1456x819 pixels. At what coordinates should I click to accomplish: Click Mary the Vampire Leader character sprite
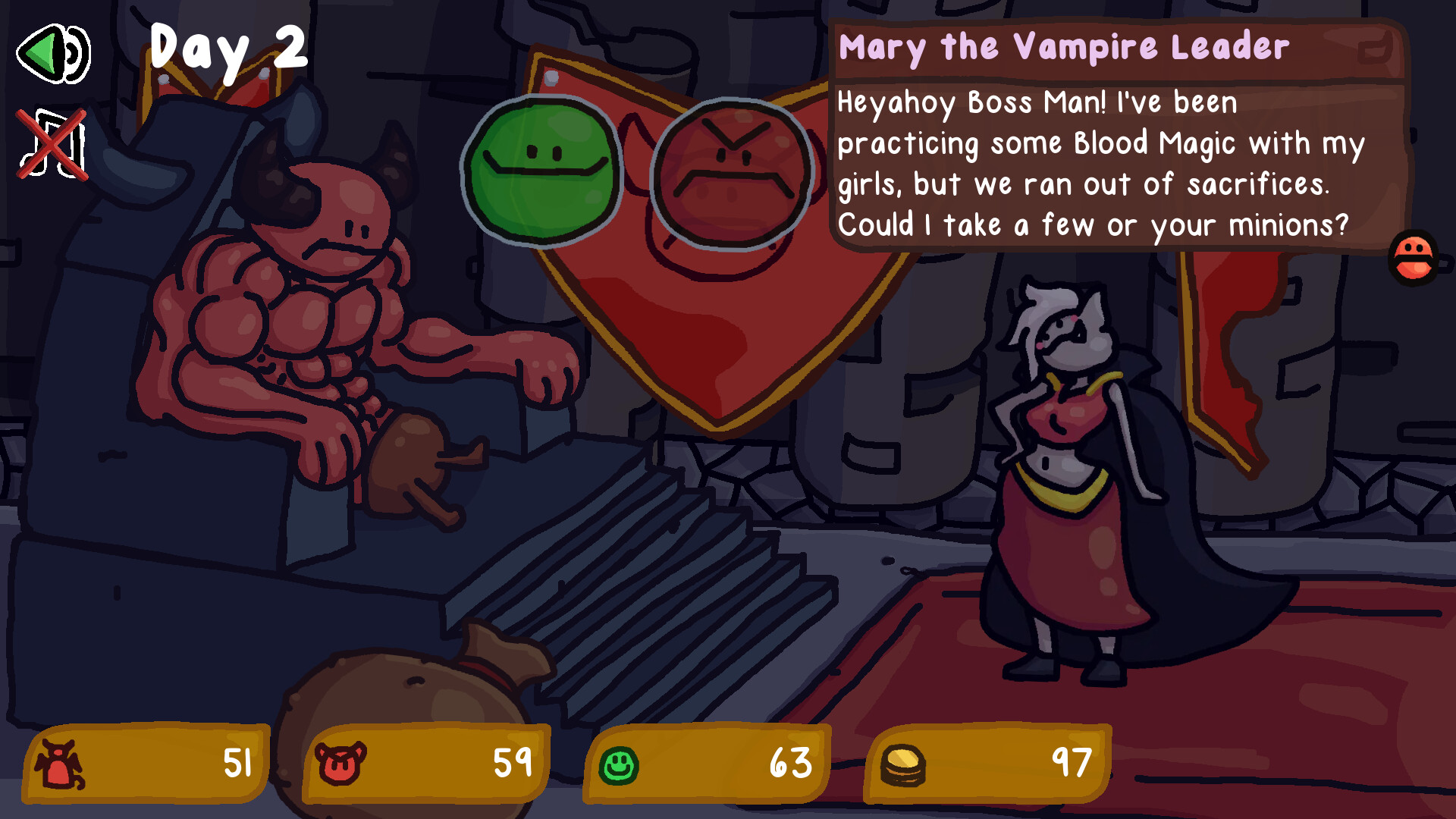(x=1069, y=470)
